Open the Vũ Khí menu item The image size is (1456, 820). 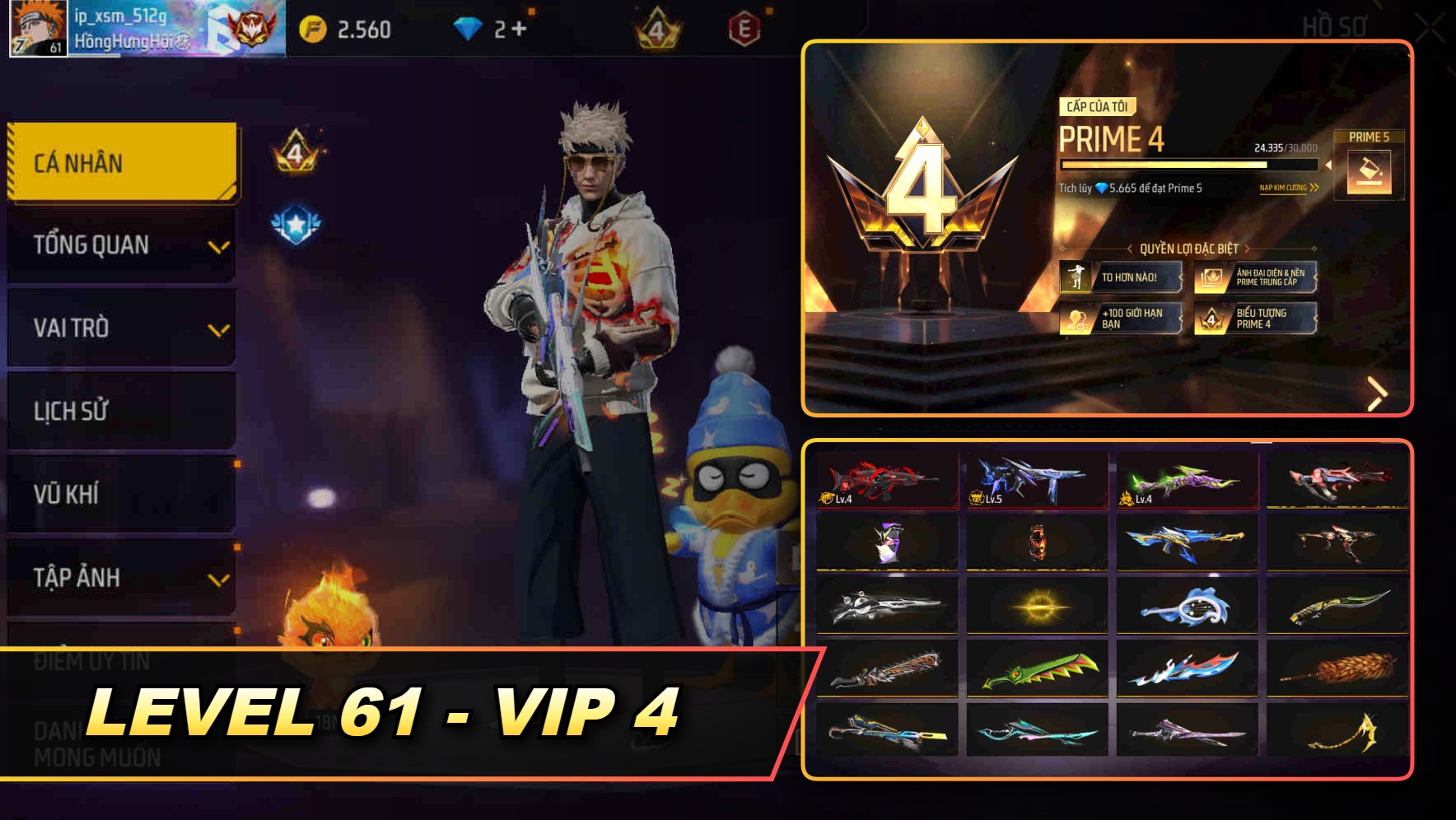(x=121, y=494)
